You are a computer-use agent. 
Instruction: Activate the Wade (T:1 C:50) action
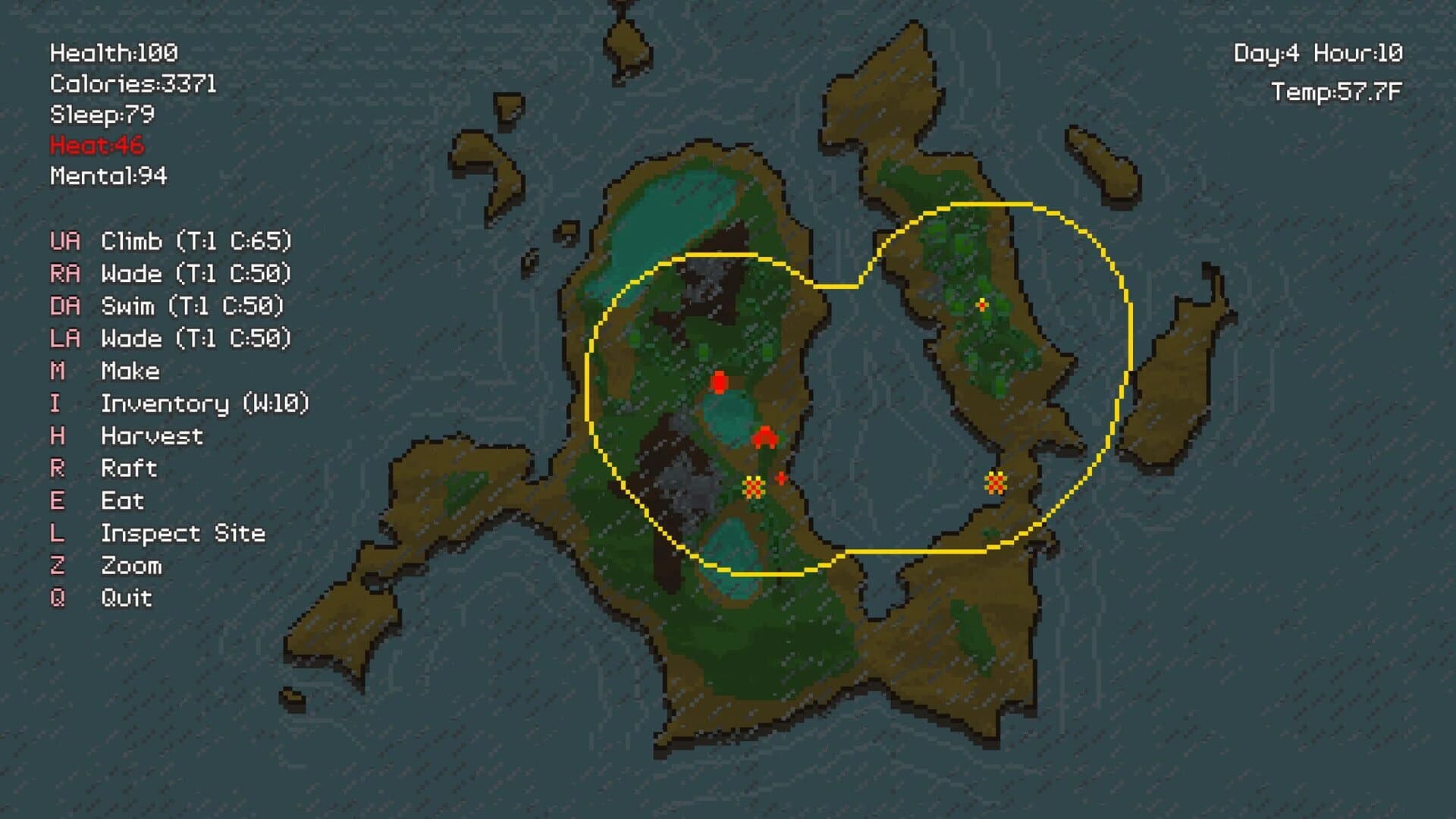(193, 275)
